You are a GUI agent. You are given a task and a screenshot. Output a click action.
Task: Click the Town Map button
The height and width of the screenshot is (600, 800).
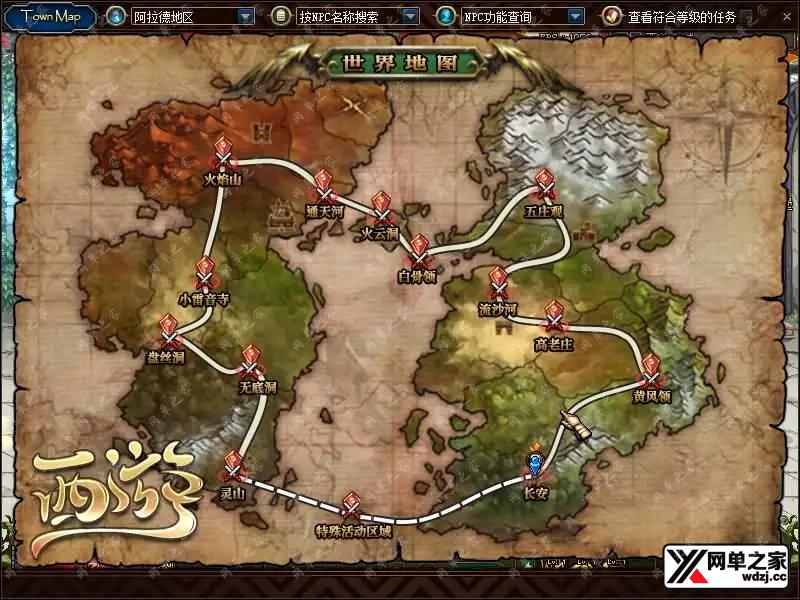[53, 16]
